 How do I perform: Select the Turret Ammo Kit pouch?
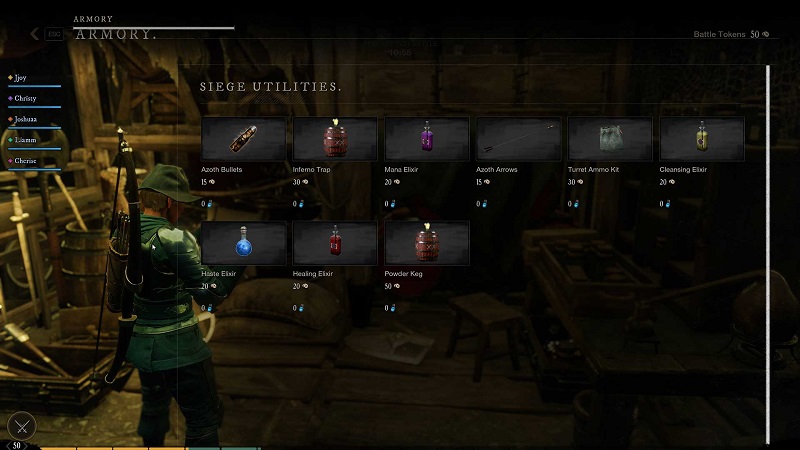pos(610,139)
